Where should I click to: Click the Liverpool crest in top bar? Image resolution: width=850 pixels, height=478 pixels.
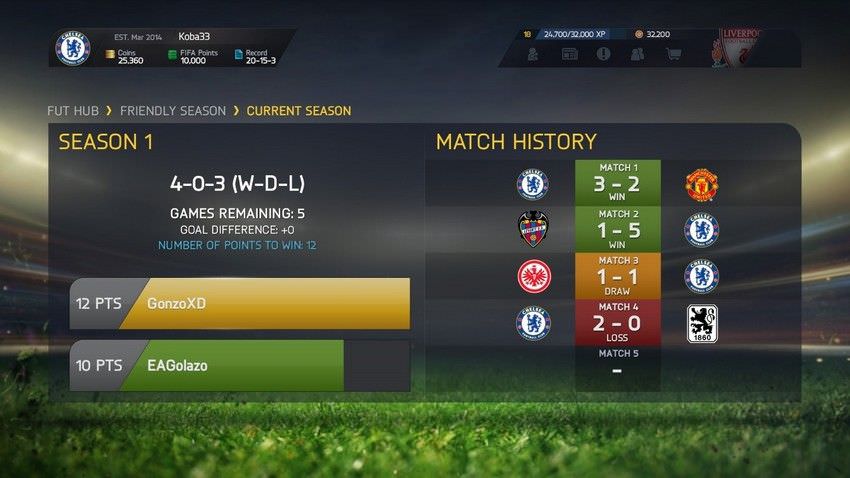click(738, 48)
